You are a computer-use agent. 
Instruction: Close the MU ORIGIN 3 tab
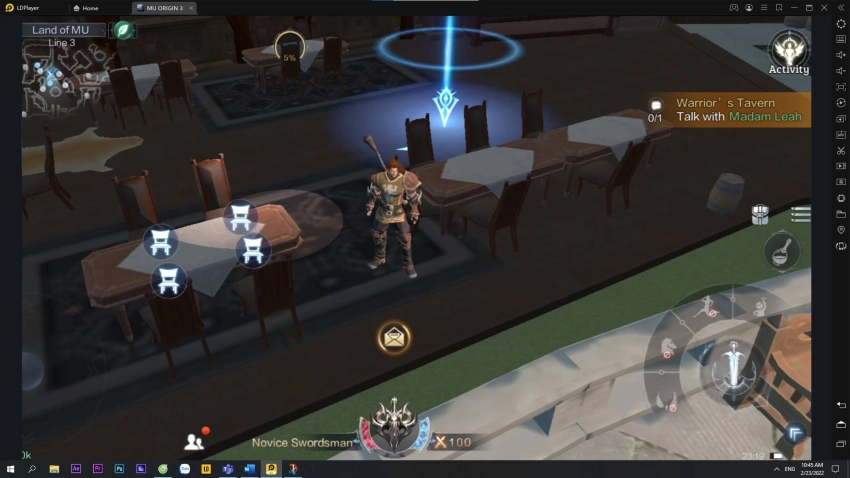tap(191, 7)
